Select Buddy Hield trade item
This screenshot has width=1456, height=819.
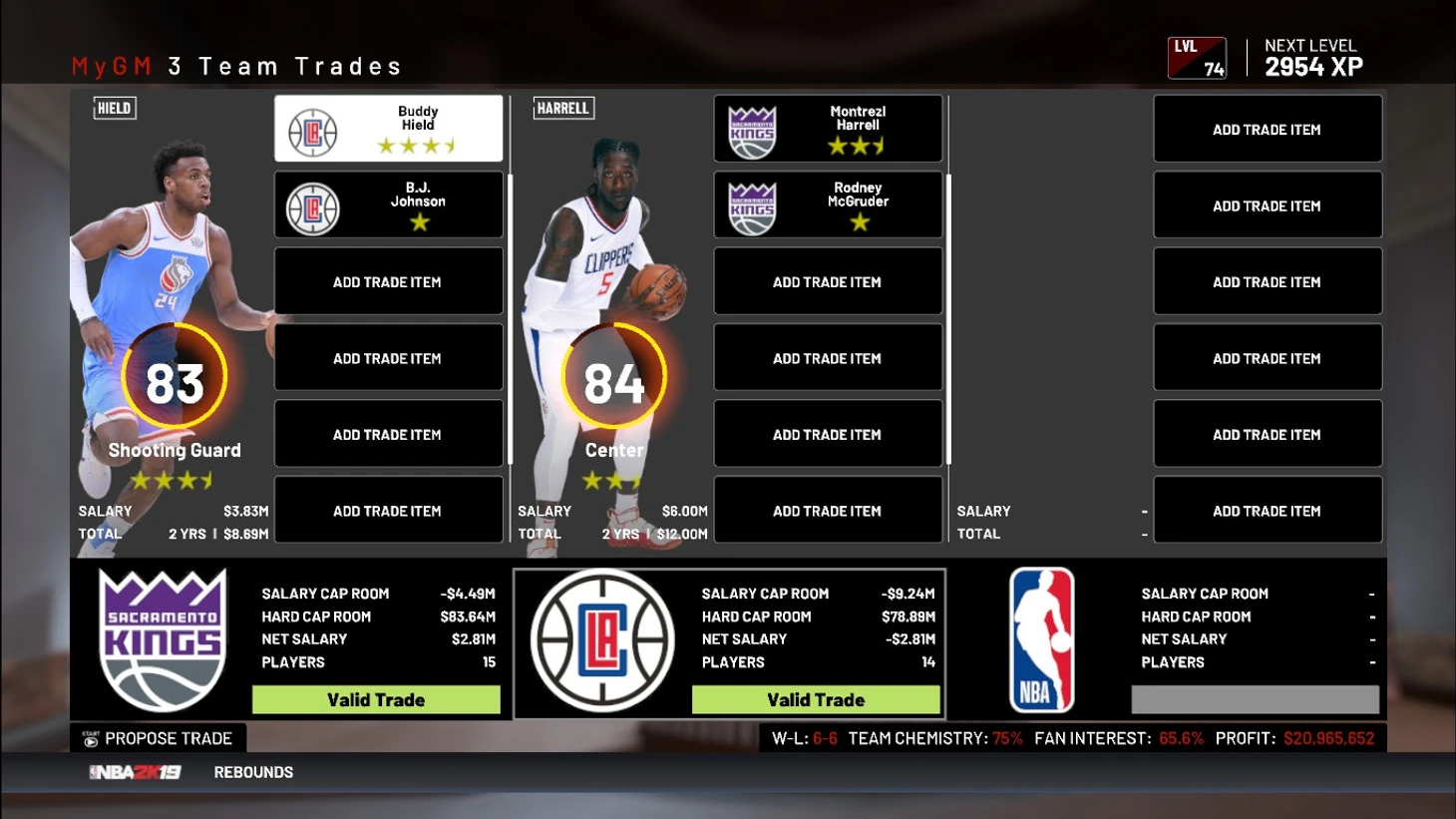[388, 130]
